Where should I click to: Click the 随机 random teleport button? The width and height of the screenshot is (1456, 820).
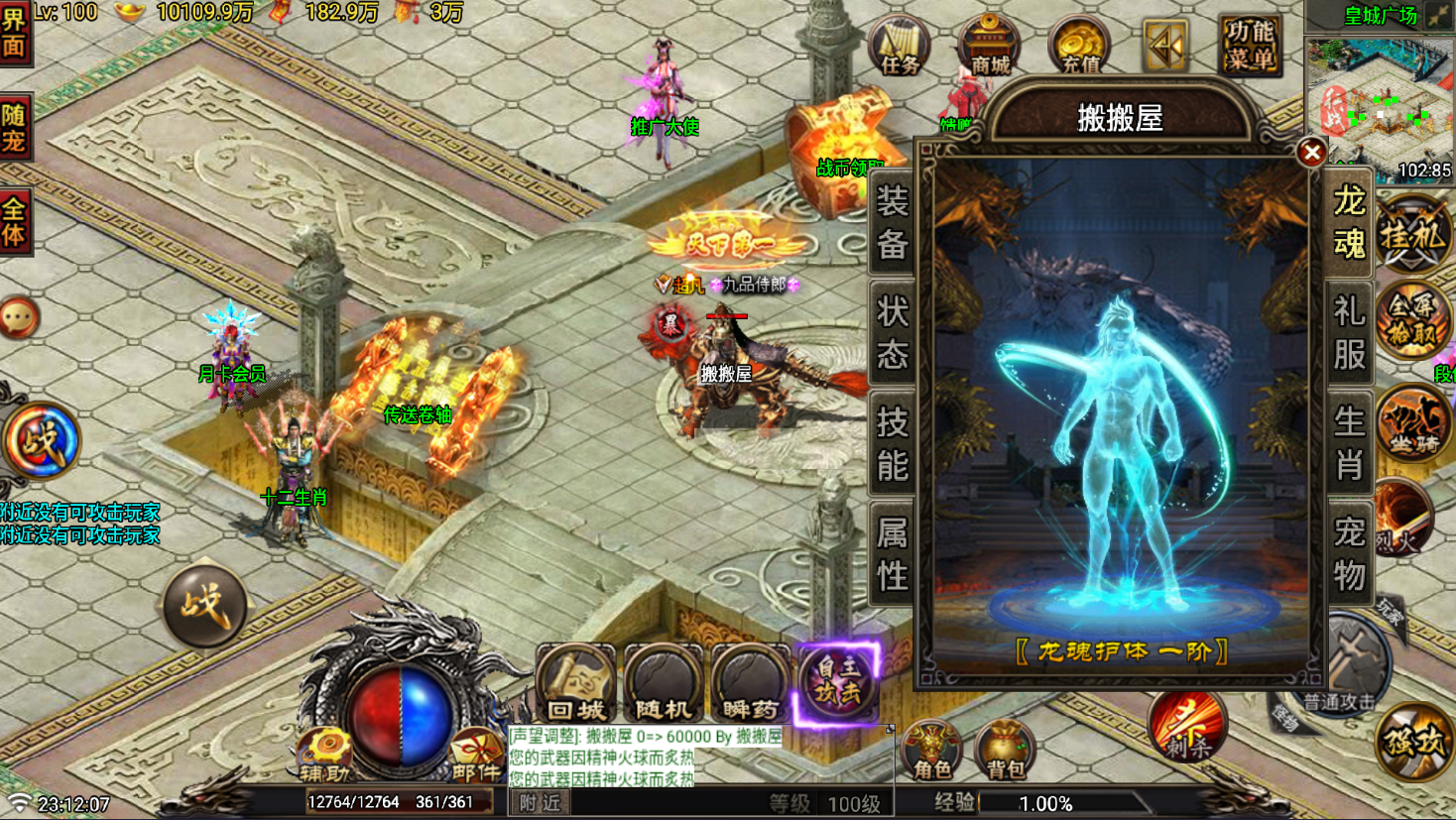click(661, 684)
